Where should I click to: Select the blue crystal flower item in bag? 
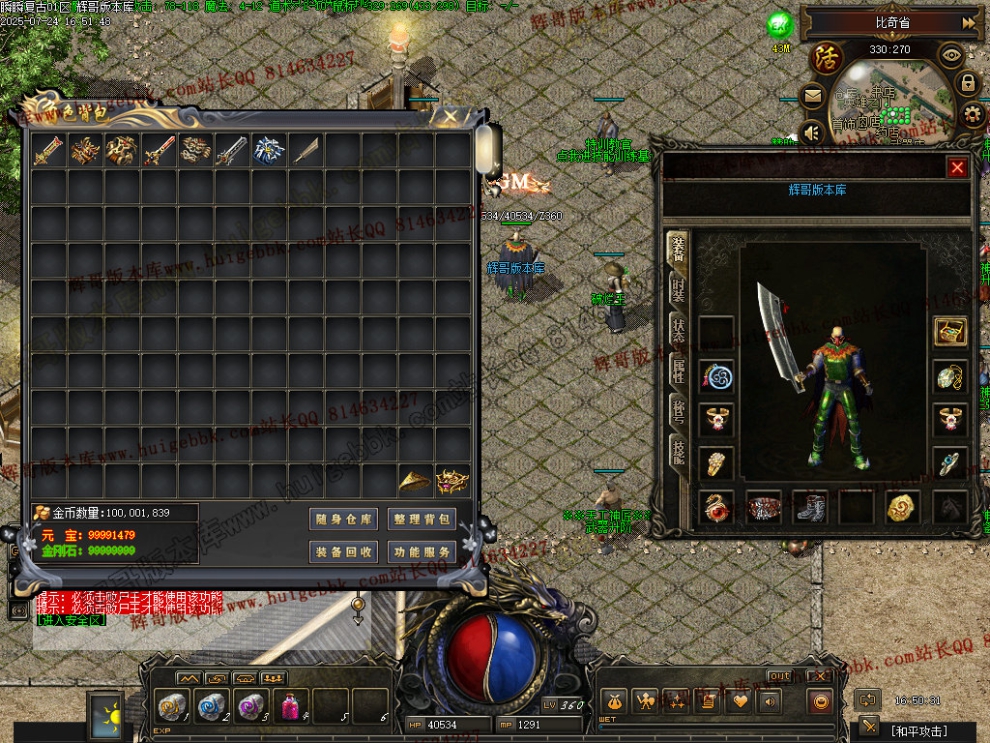click(x=269, y=151)
